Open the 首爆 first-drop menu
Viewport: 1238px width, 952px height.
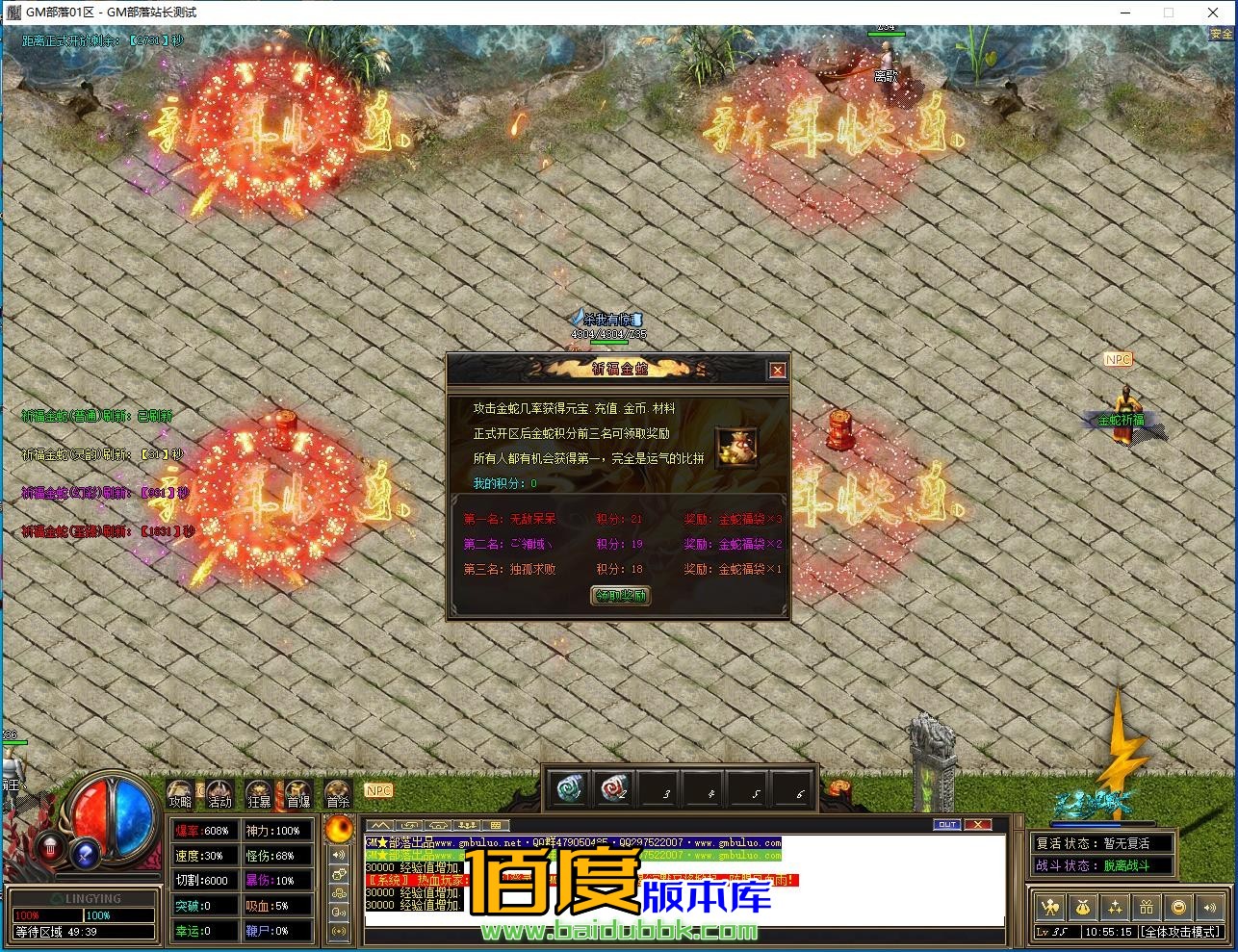point(298,794)
